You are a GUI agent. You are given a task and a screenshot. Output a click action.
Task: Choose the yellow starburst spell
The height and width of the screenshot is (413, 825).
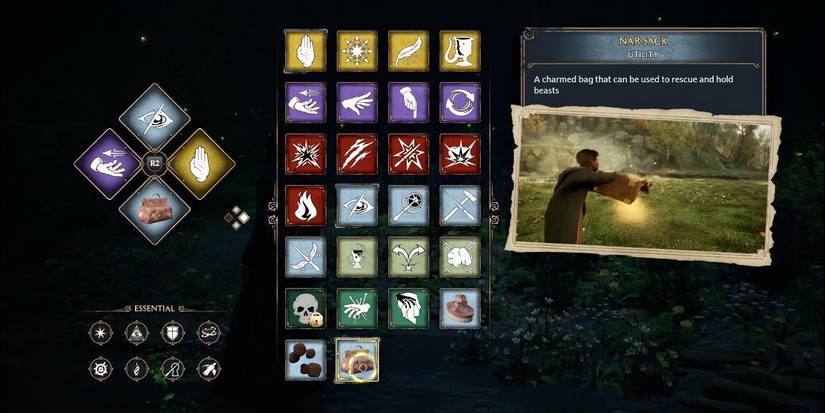click(357, 50)
